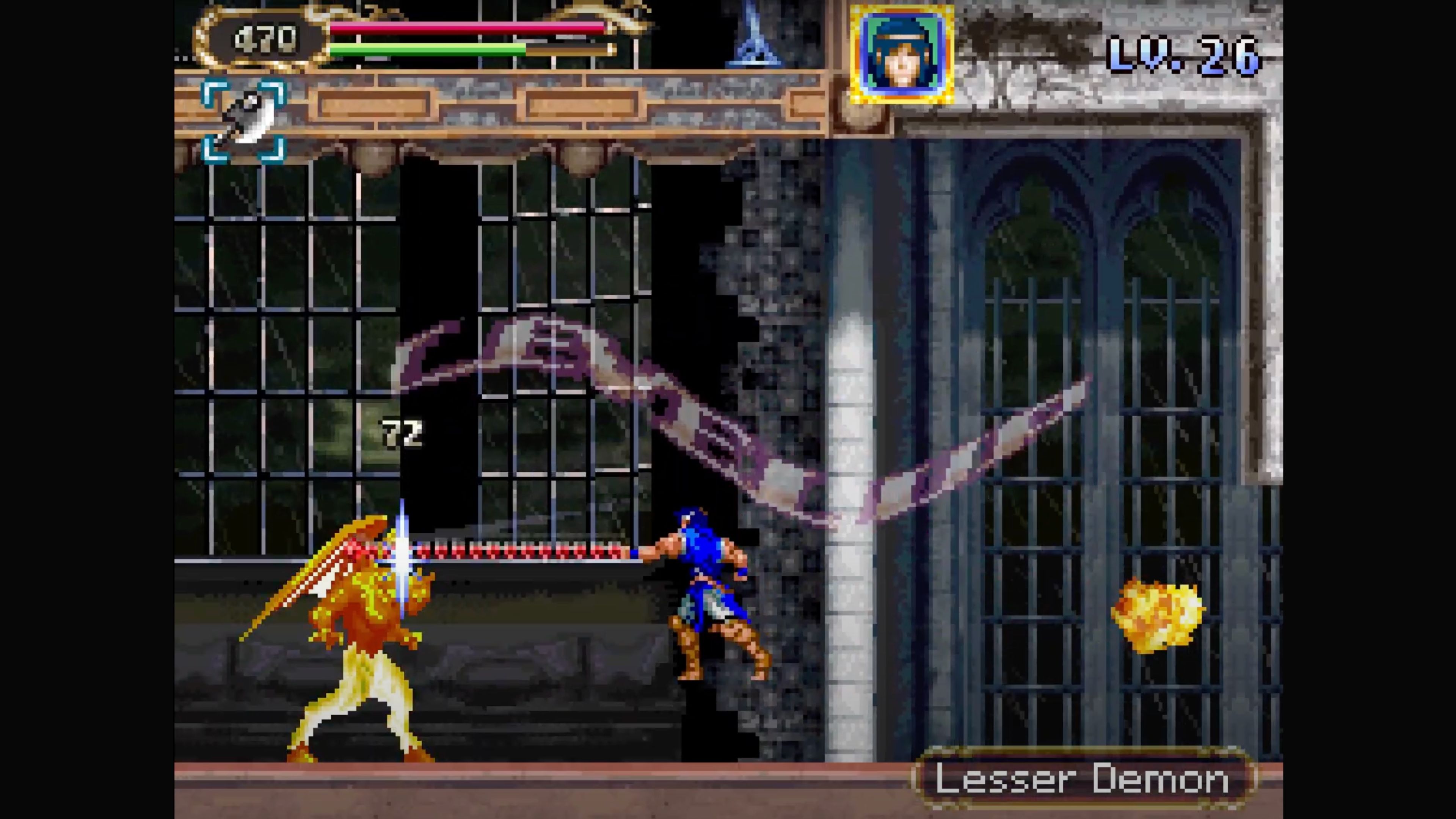Click the green MP bar
This screenshot has width=1456, height=819.
(x=430, y=51)
